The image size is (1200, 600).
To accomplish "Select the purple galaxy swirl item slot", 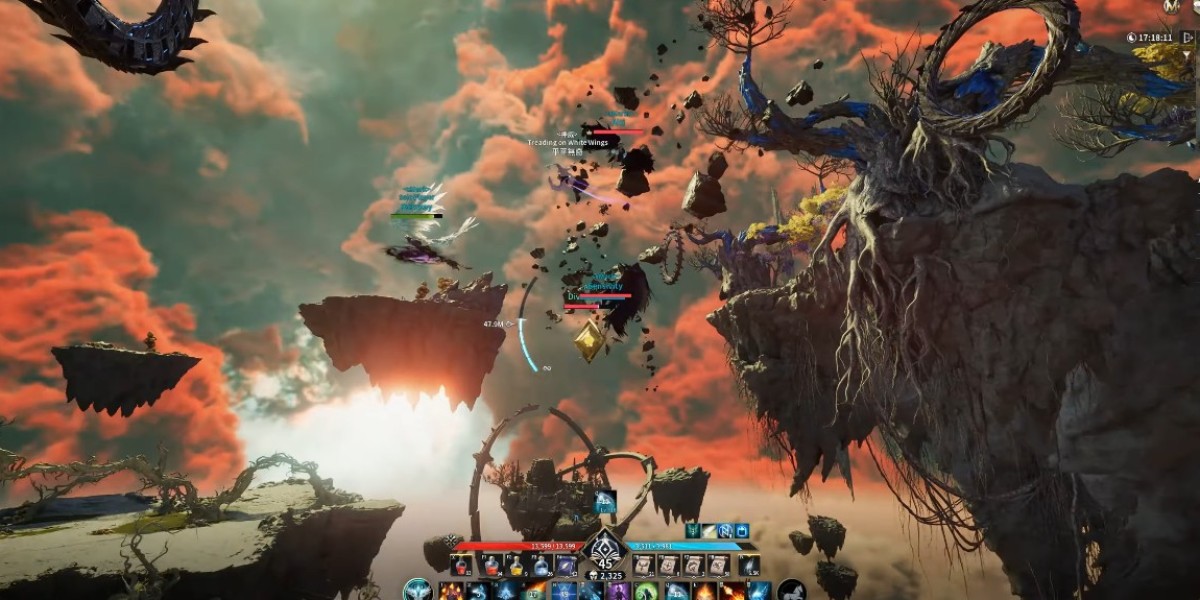I will pyautogui.click(x=565, y=566).
